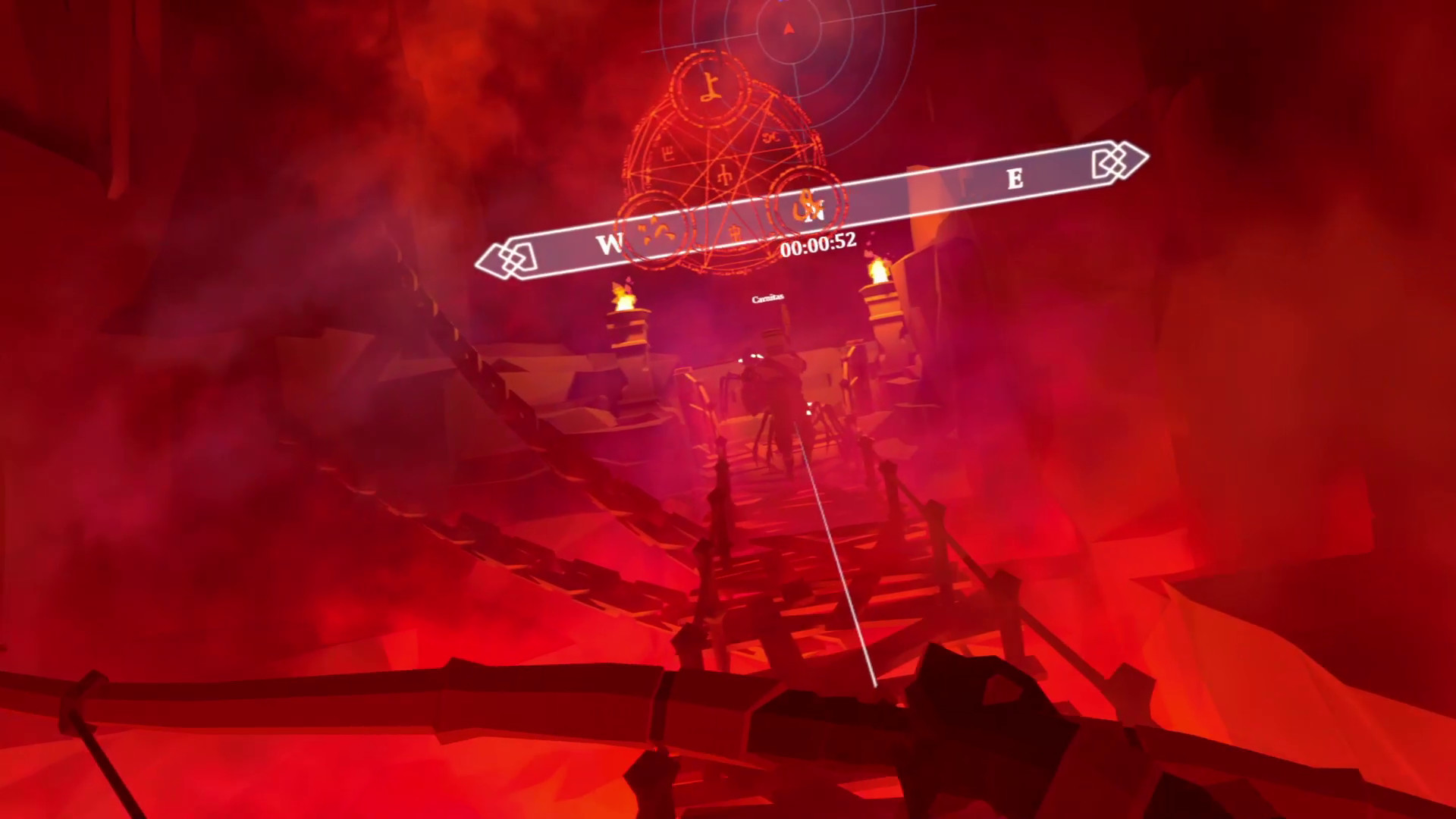Click the Caritas enemy name label

pos(768,298)
